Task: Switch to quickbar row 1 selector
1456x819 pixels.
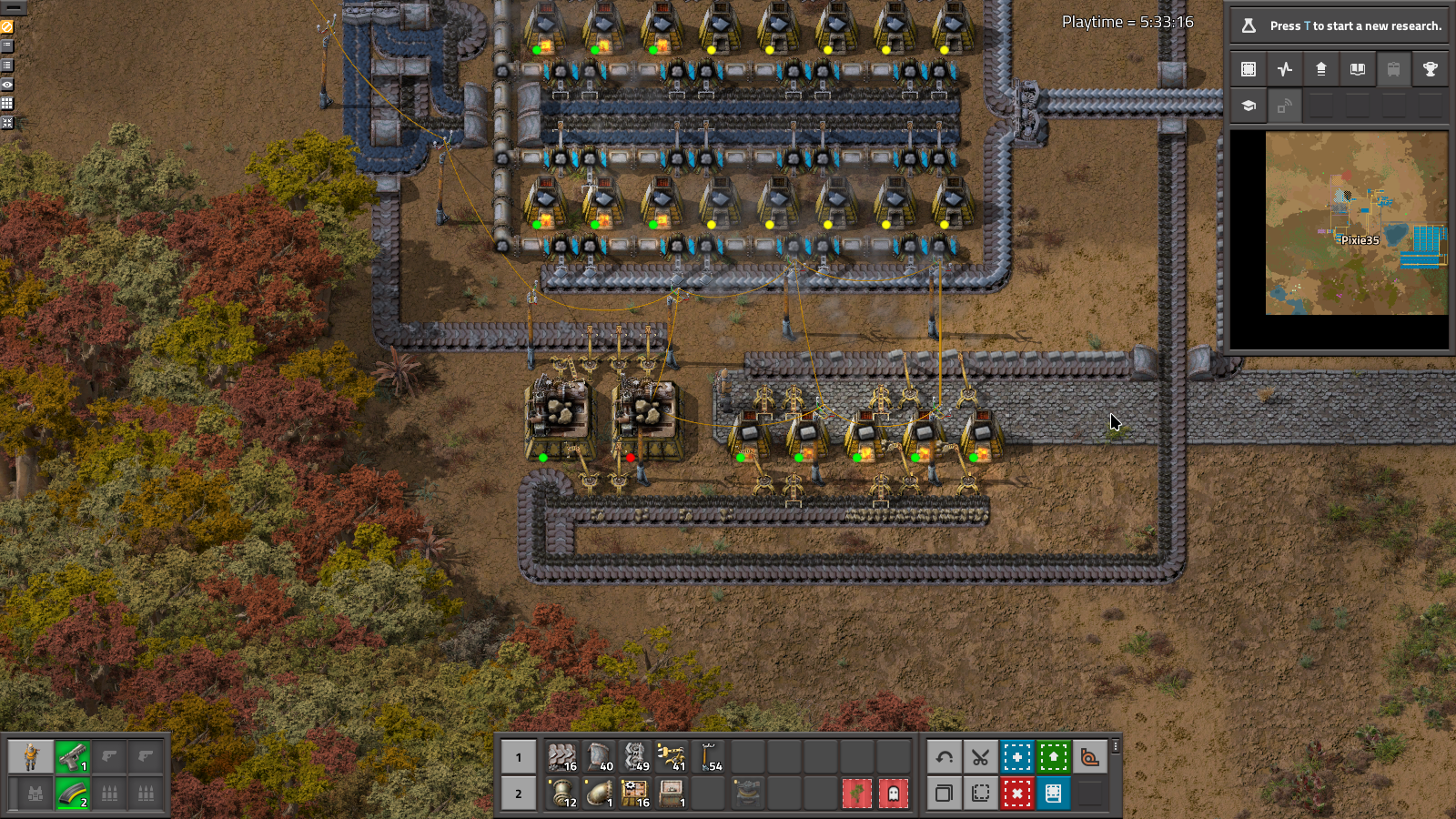Action: pos(519,756)
